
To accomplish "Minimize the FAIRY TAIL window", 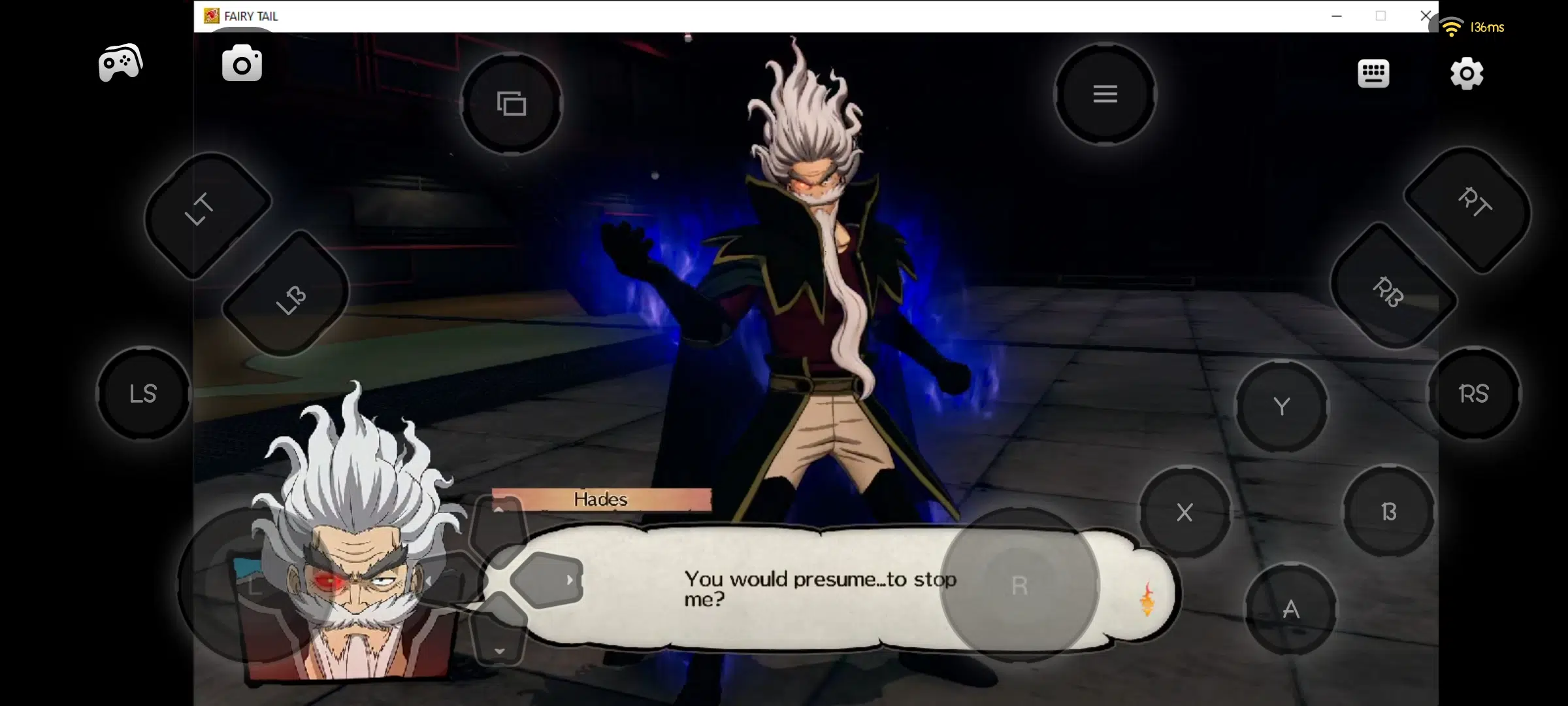I will pyautogui.click(x=1337, y=16).
